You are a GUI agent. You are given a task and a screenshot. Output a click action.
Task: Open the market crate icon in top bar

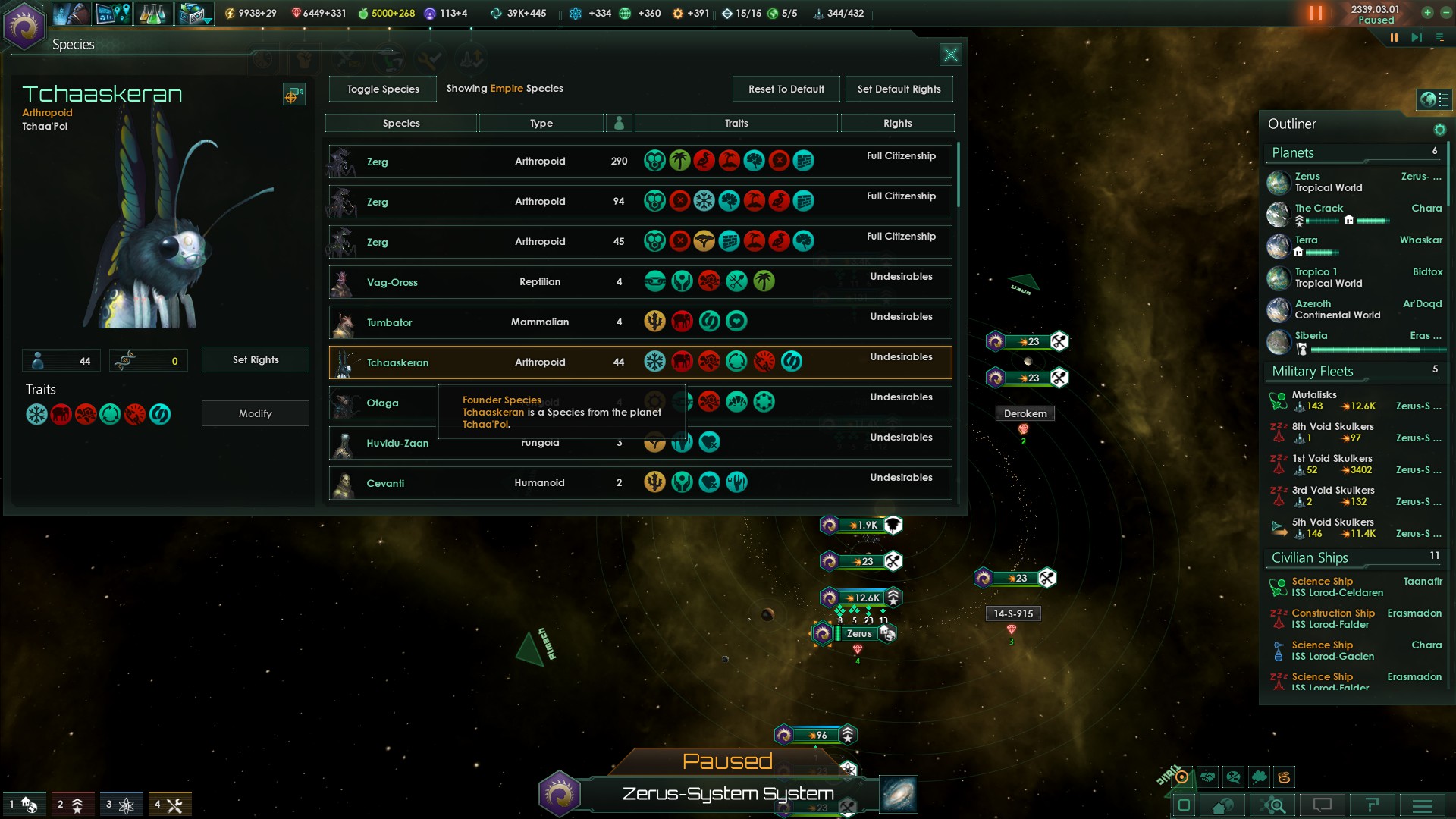[190, 13]
